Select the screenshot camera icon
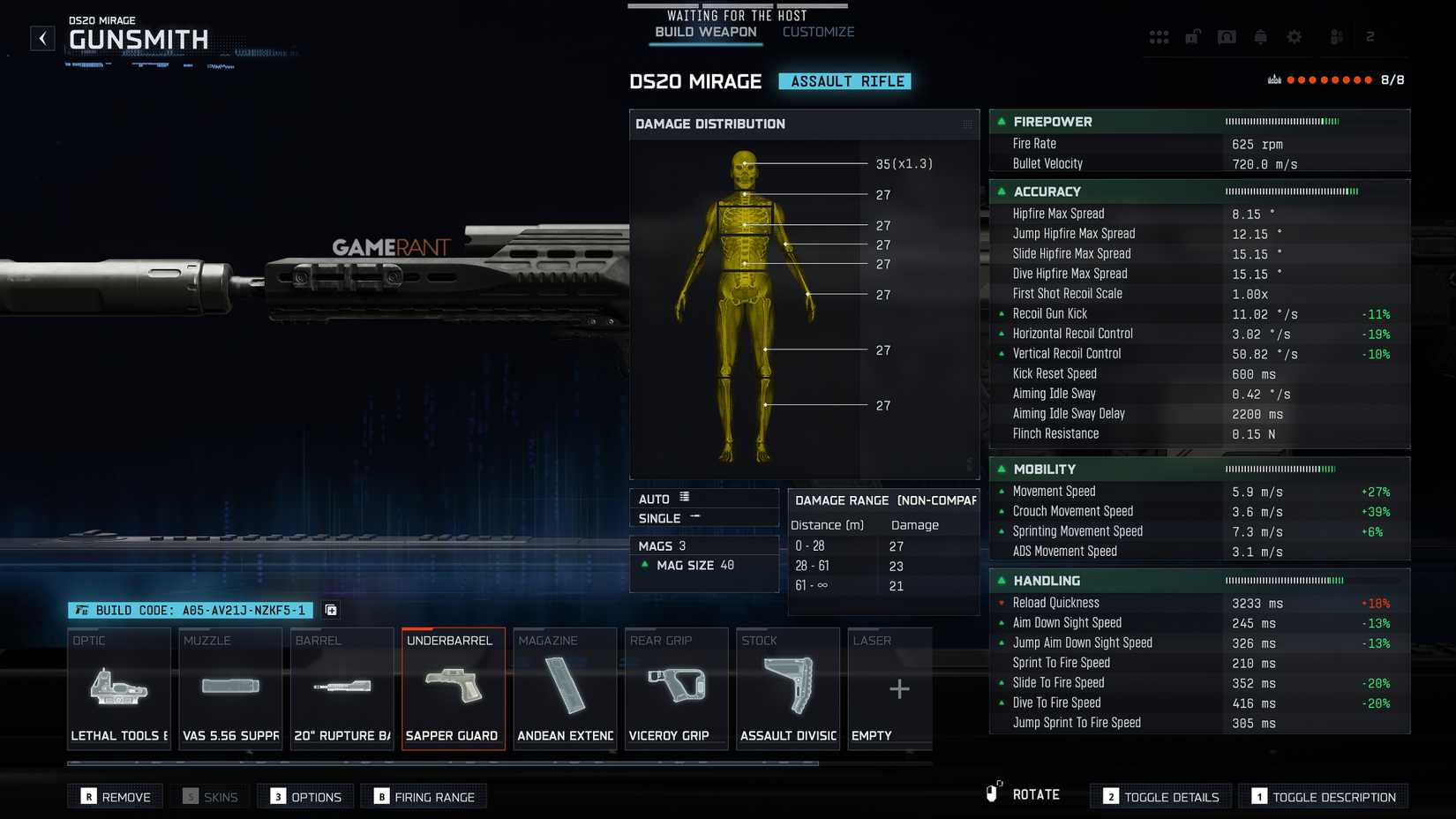This screenshot has width=1456, height=819. [x=1227, y=37]
